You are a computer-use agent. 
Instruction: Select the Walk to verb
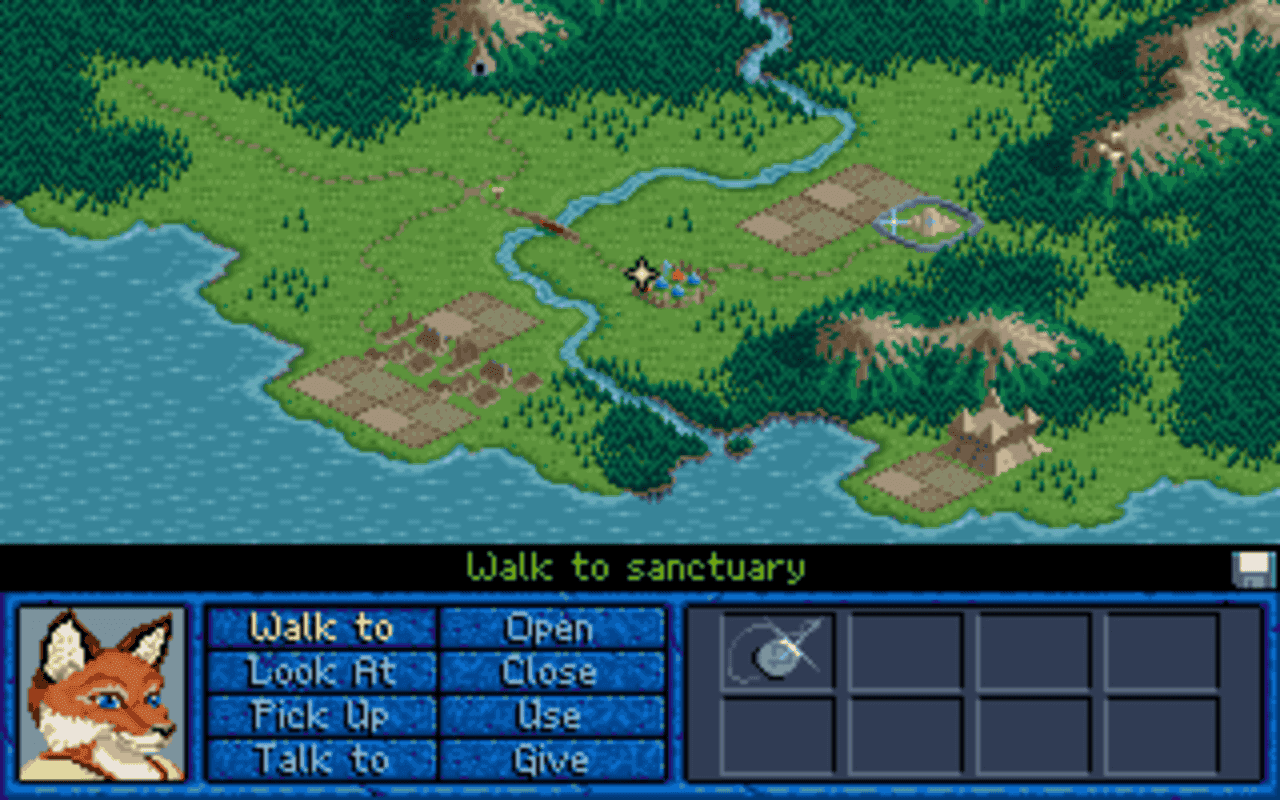click(x=322, y=628)
